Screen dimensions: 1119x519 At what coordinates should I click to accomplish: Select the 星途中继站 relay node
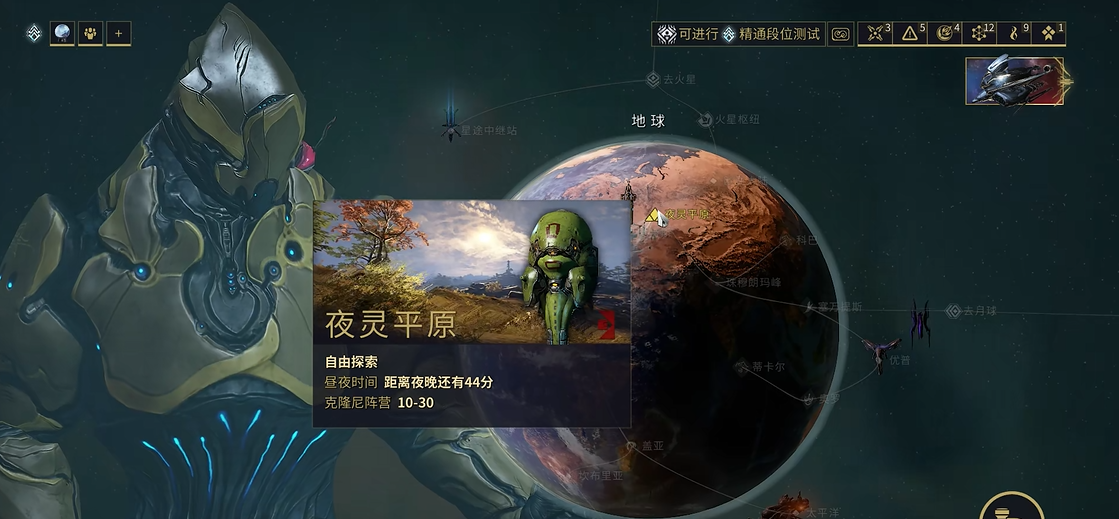click(451, 126)
